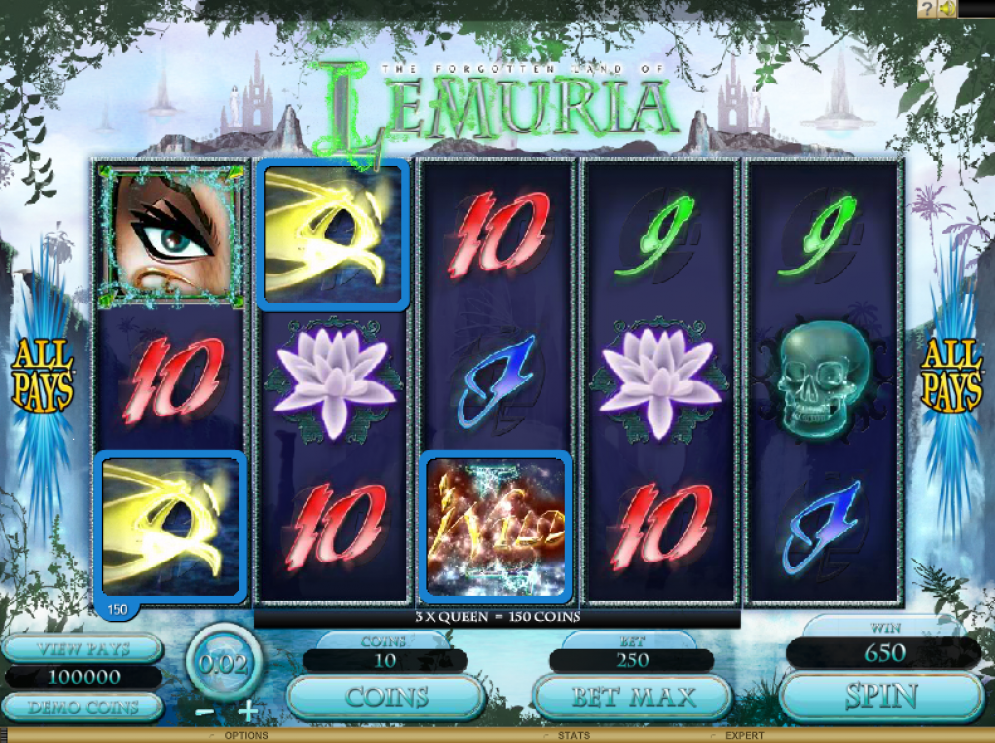Screen dimensions: 995x743
Task: Open the Options menu
Action: pyautogui.click(x=245, y=736)
